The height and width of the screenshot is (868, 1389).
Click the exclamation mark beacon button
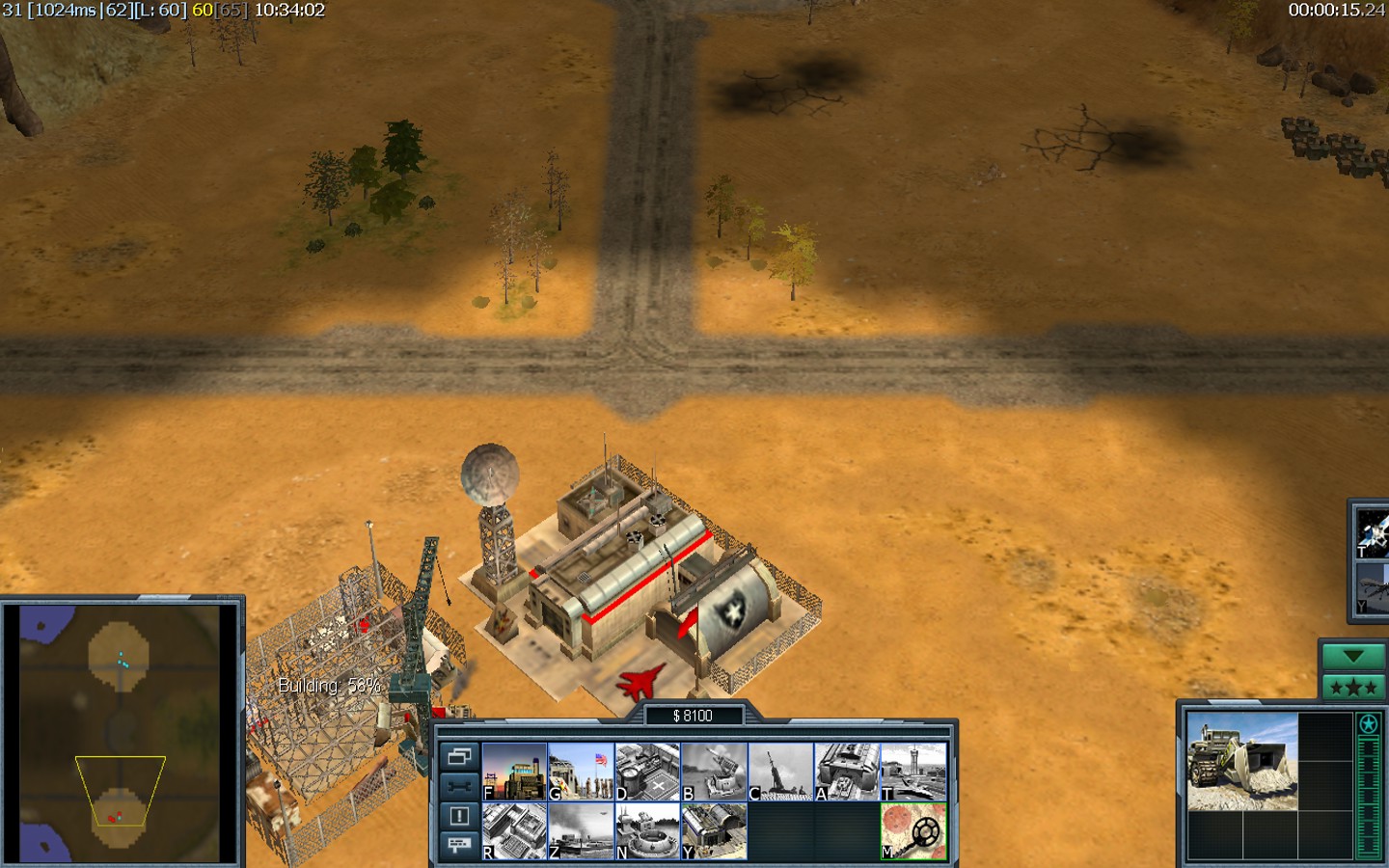click(459, 816)
